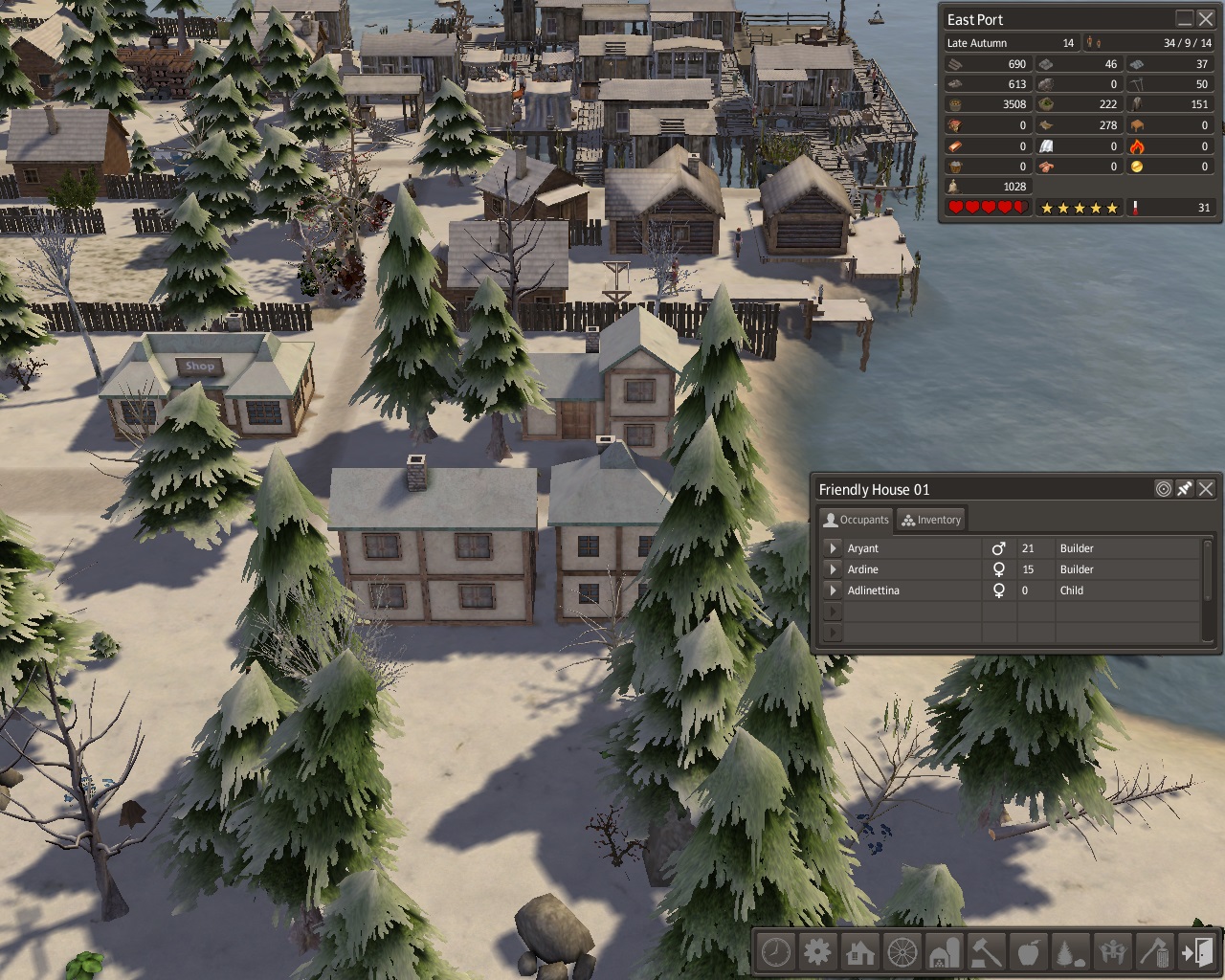Viewport: 1225px width, 980px height.
Task: Select the Occupants tab
Action: click(x=857, y=520)
